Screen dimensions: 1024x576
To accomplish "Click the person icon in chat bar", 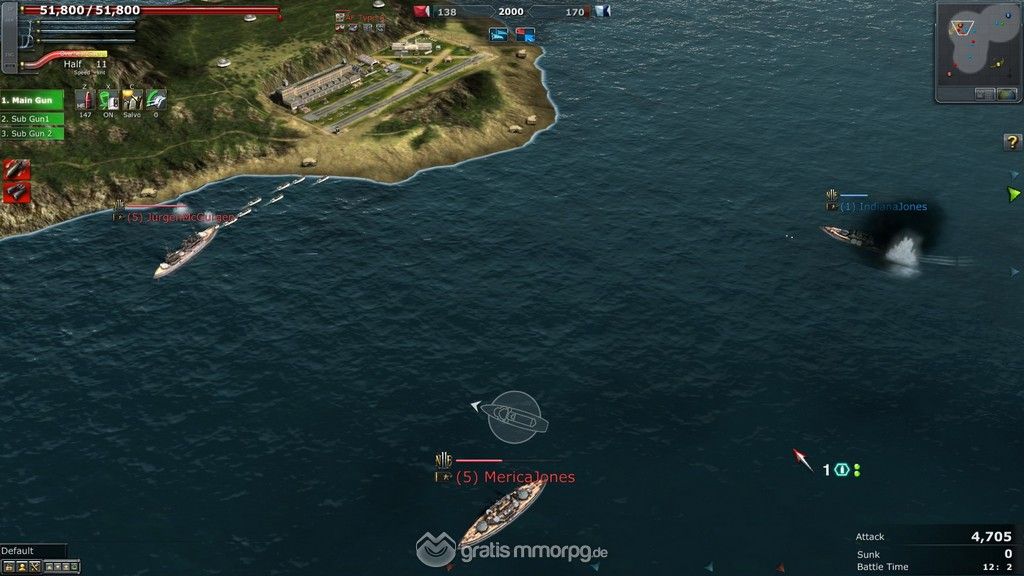I will point(21,567).
